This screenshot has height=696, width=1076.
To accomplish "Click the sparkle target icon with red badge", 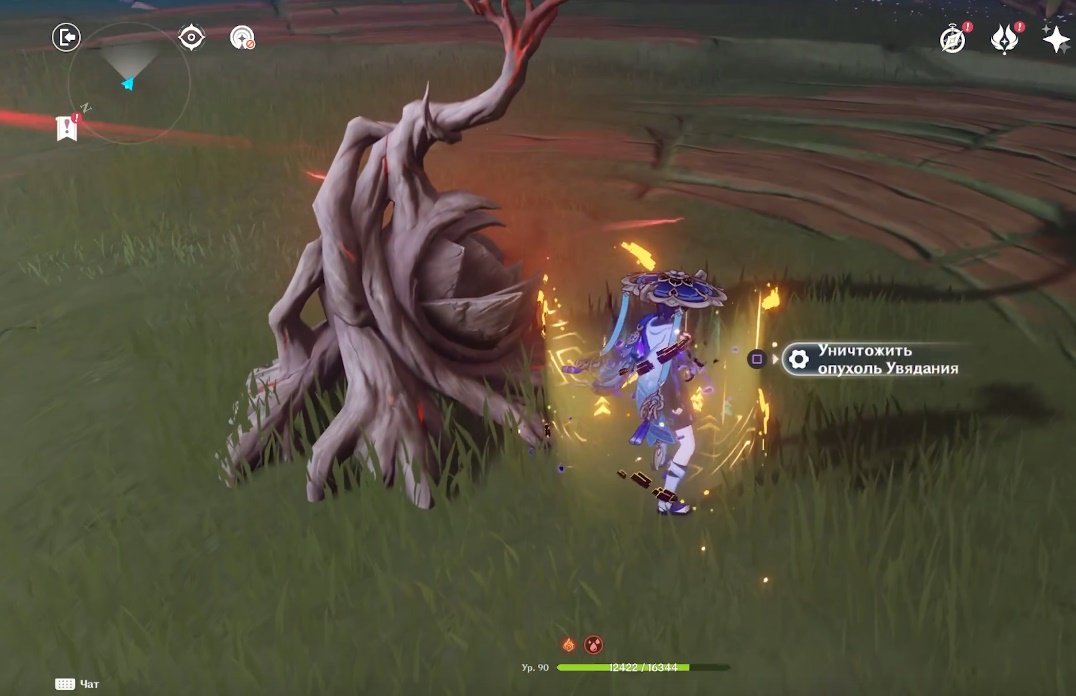I will 241,38.
